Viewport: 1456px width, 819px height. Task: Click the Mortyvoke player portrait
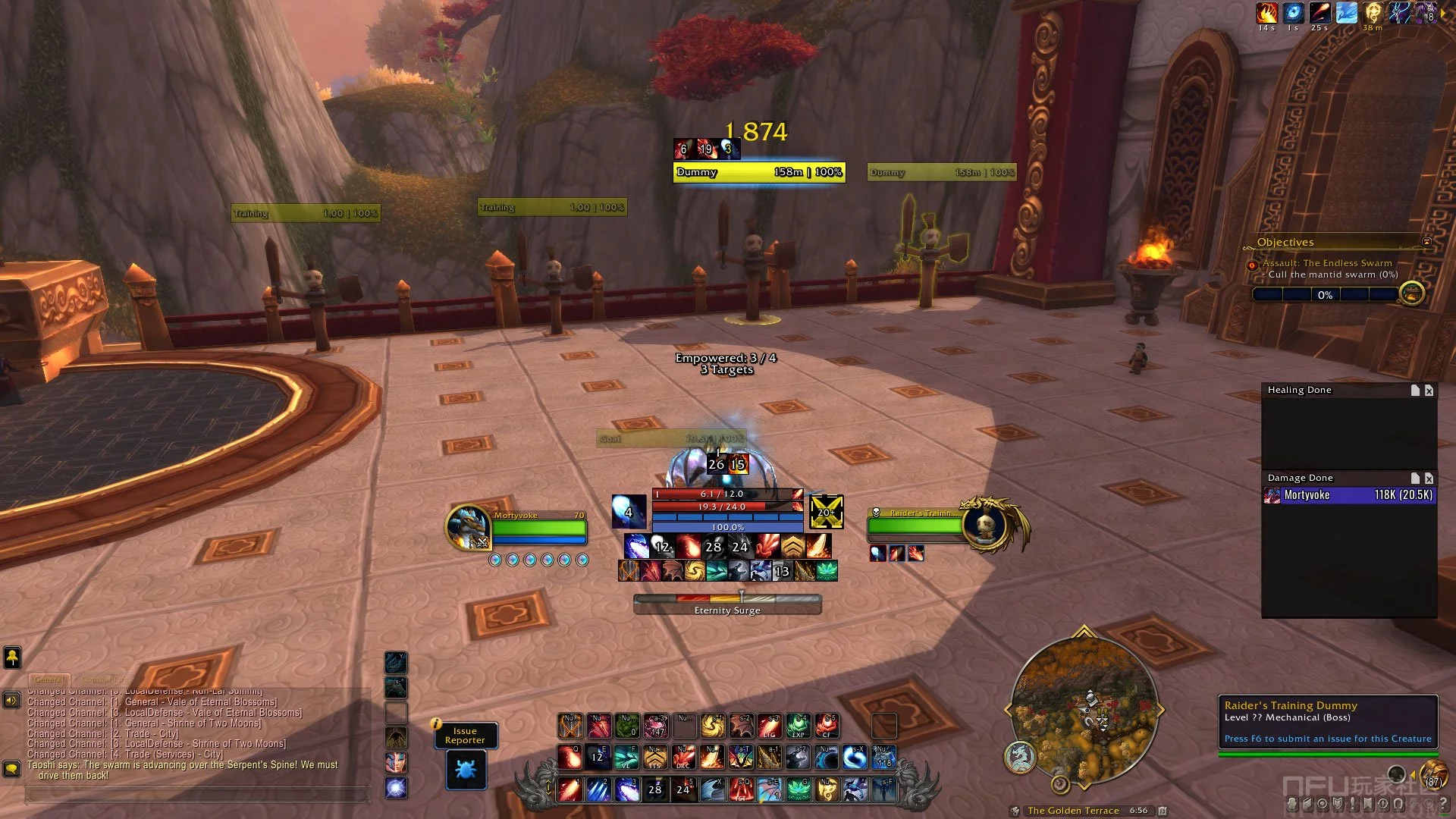[x=468, y=527]
